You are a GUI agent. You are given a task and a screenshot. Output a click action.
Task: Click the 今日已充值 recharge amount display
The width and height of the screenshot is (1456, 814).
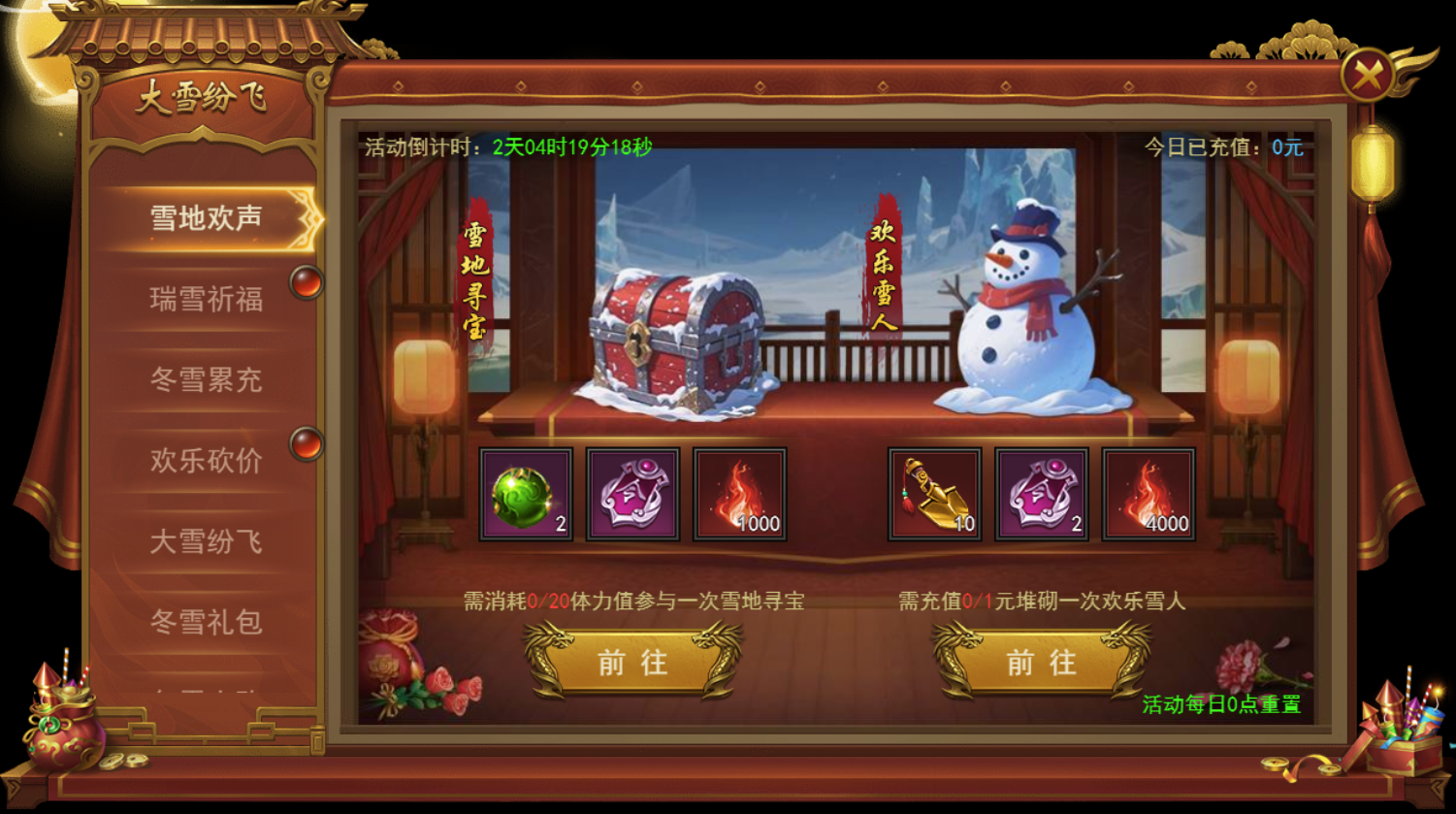click(x=1222, y=148)
